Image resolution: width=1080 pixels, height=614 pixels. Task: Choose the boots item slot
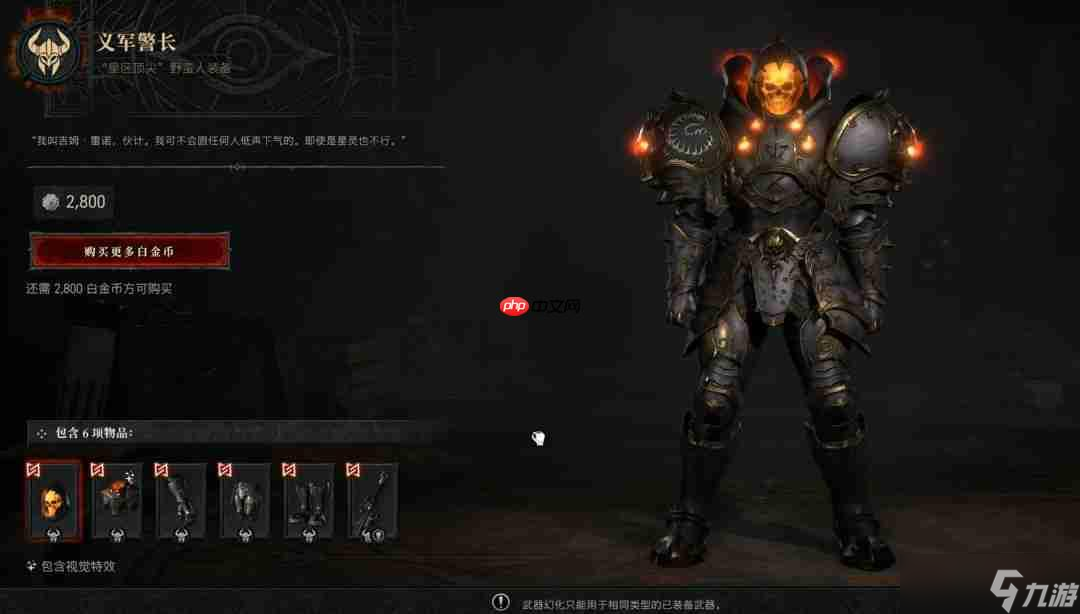click(309, 500)
